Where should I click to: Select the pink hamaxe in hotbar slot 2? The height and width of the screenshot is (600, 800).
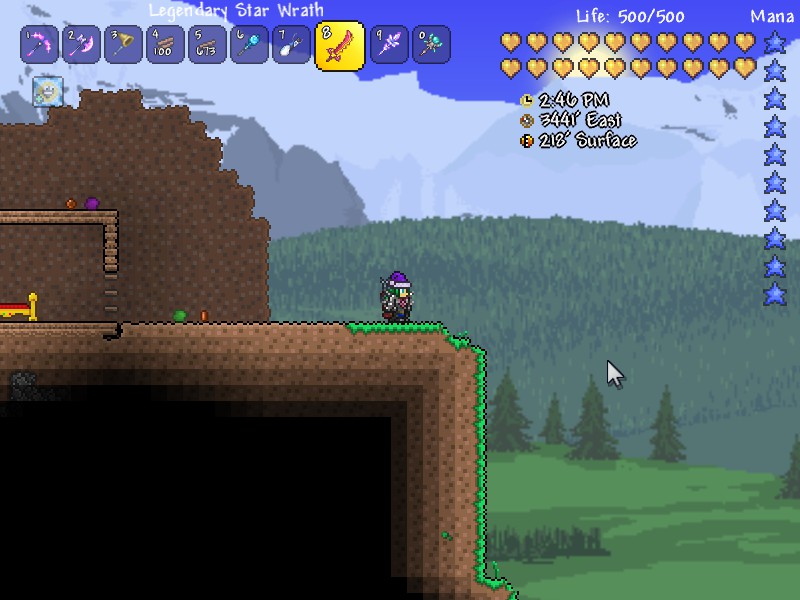(x=81, y=45)
